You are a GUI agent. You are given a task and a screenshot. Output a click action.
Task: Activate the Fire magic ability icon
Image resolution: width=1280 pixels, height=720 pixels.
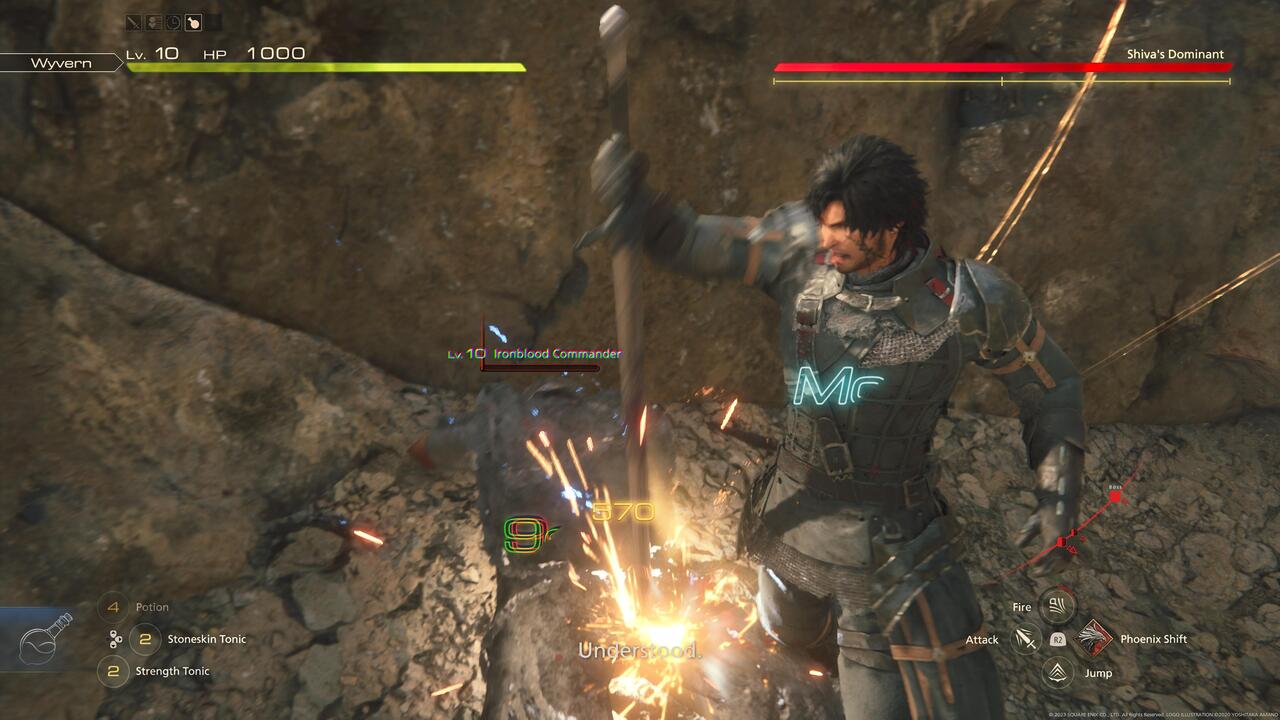pos(1057,605)
